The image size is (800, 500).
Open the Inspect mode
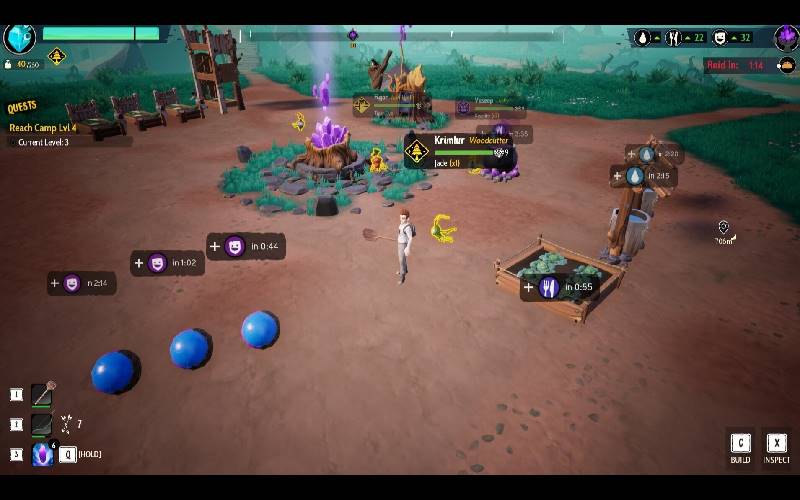pos(776,448)
